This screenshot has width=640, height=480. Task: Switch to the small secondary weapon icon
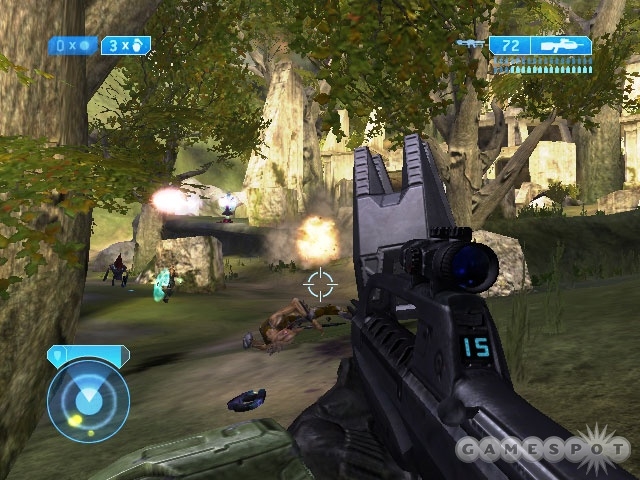469,44
